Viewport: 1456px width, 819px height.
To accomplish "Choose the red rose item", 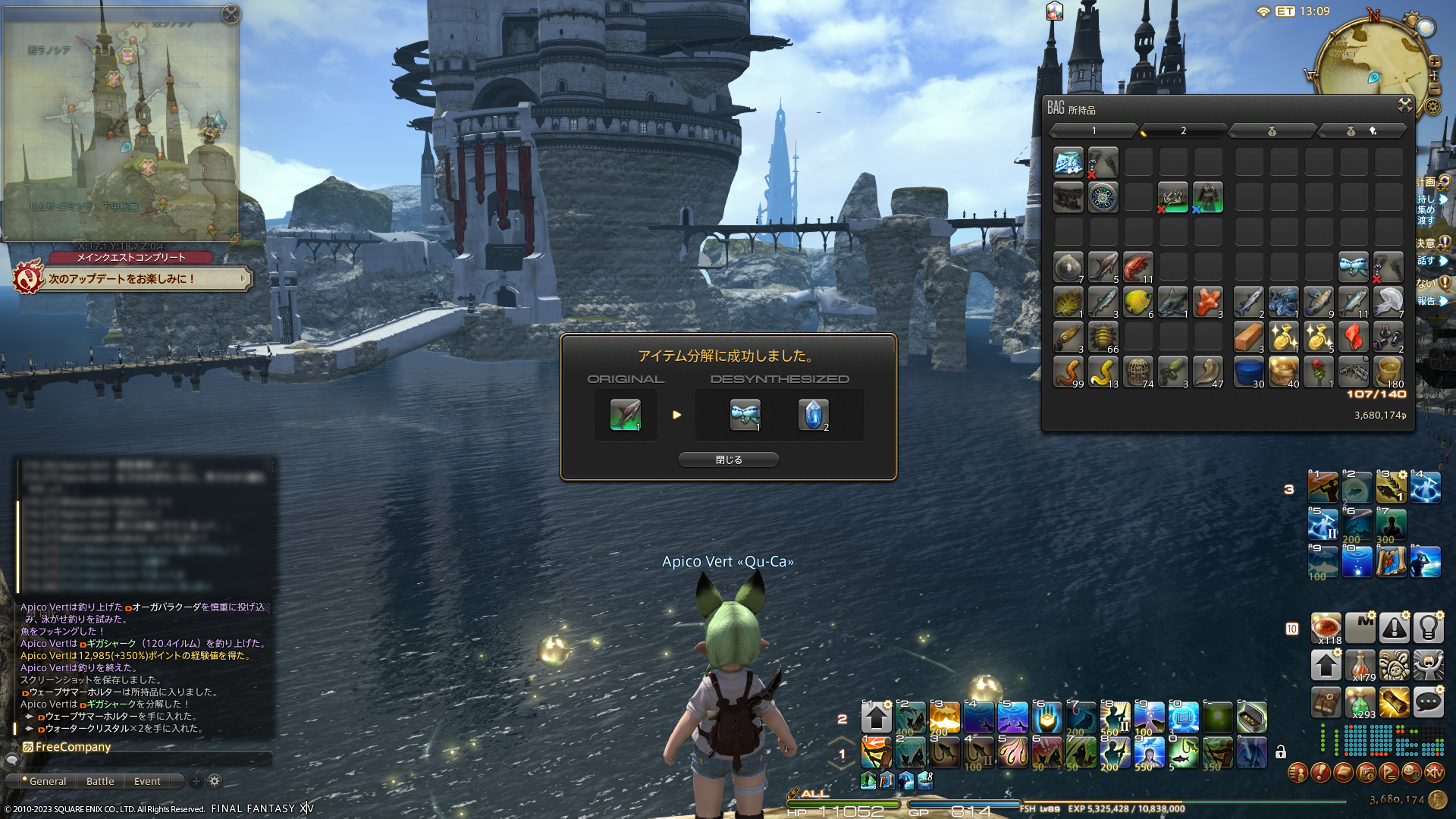I will (1318, 372).
